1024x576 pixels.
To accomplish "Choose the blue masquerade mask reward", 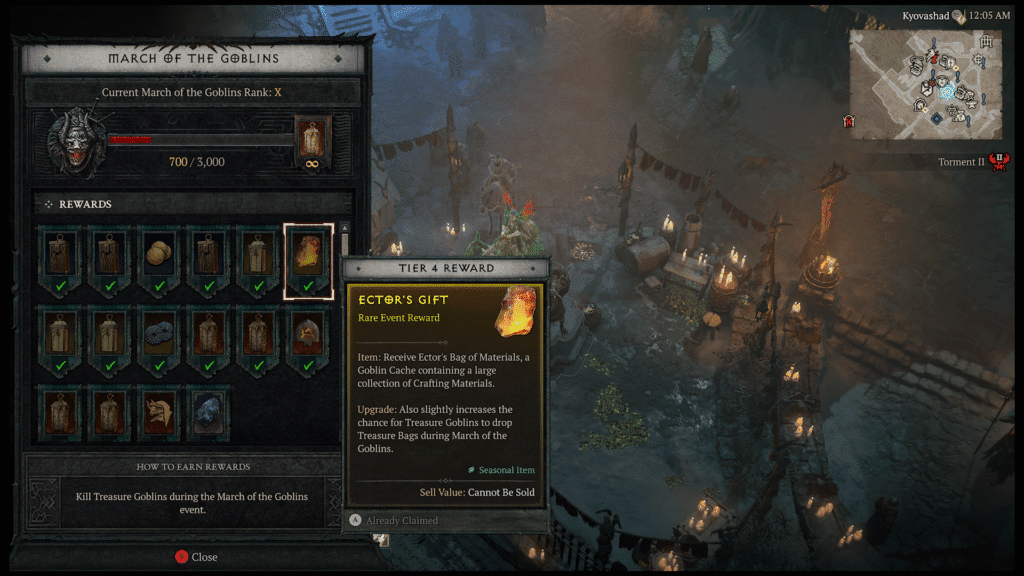I will (160, 336).
